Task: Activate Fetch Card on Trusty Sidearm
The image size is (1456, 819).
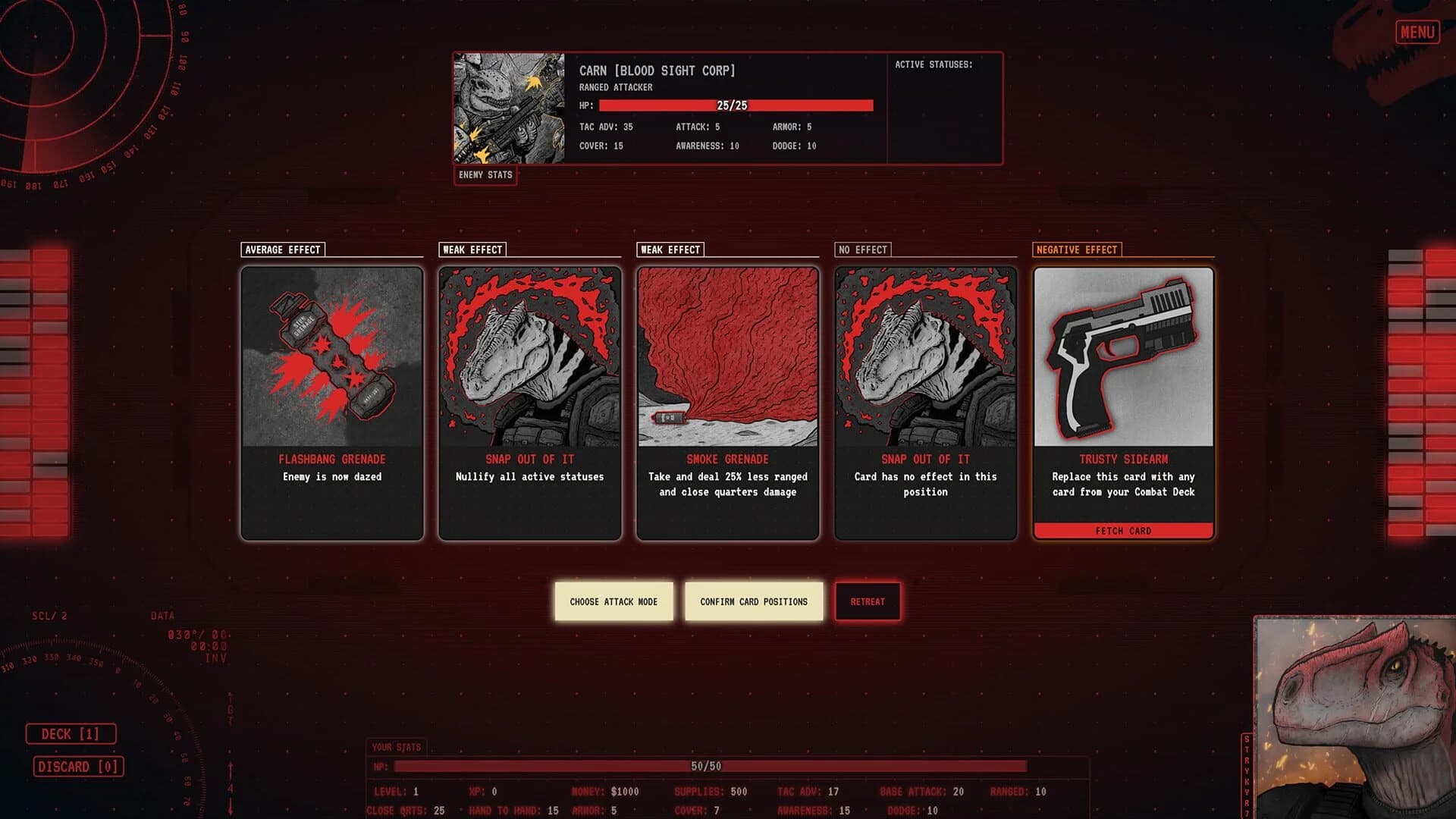Action: [x=1122, y=531]
